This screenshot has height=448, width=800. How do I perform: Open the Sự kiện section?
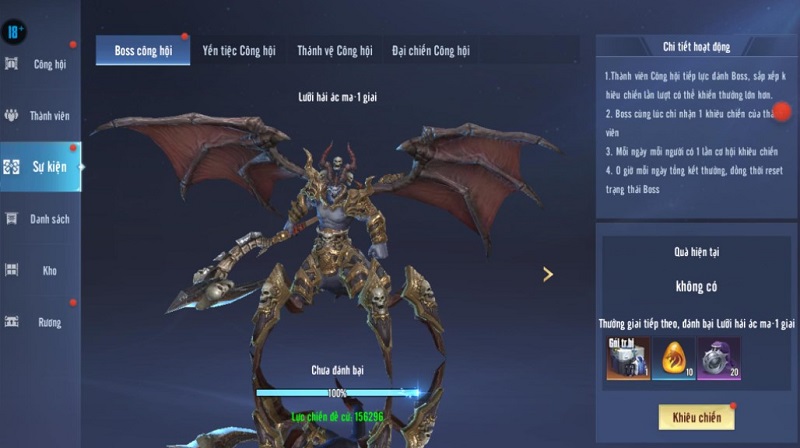40,167
